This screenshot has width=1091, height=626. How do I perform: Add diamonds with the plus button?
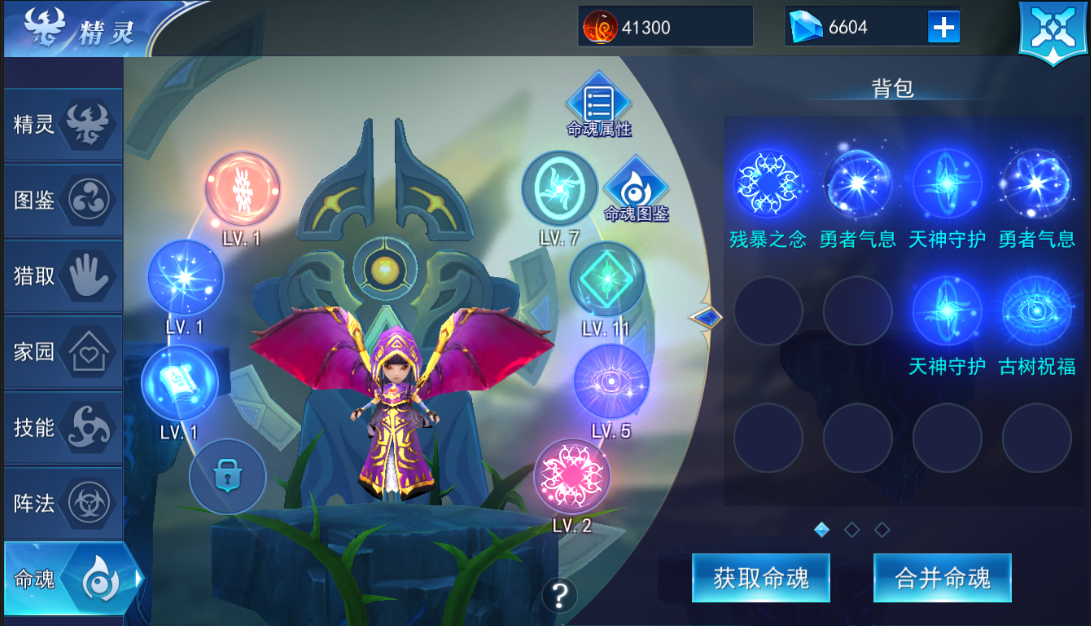pyautogui.click(x=943, y=27)
